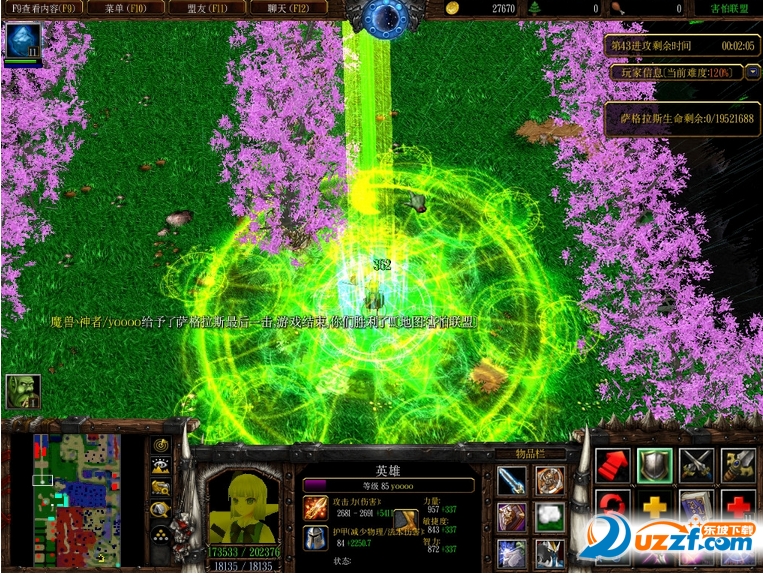Select the round bronze shield inventory item
This screenshot has width=763, height=575.
[x=549, y=481]
